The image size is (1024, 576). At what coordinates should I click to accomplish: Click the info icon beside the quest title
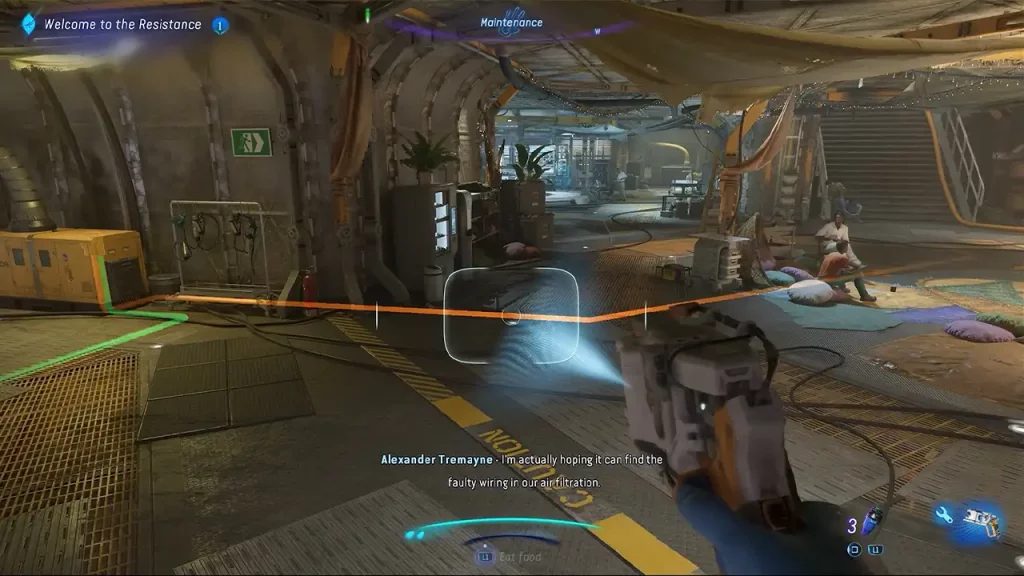(220, 25)
